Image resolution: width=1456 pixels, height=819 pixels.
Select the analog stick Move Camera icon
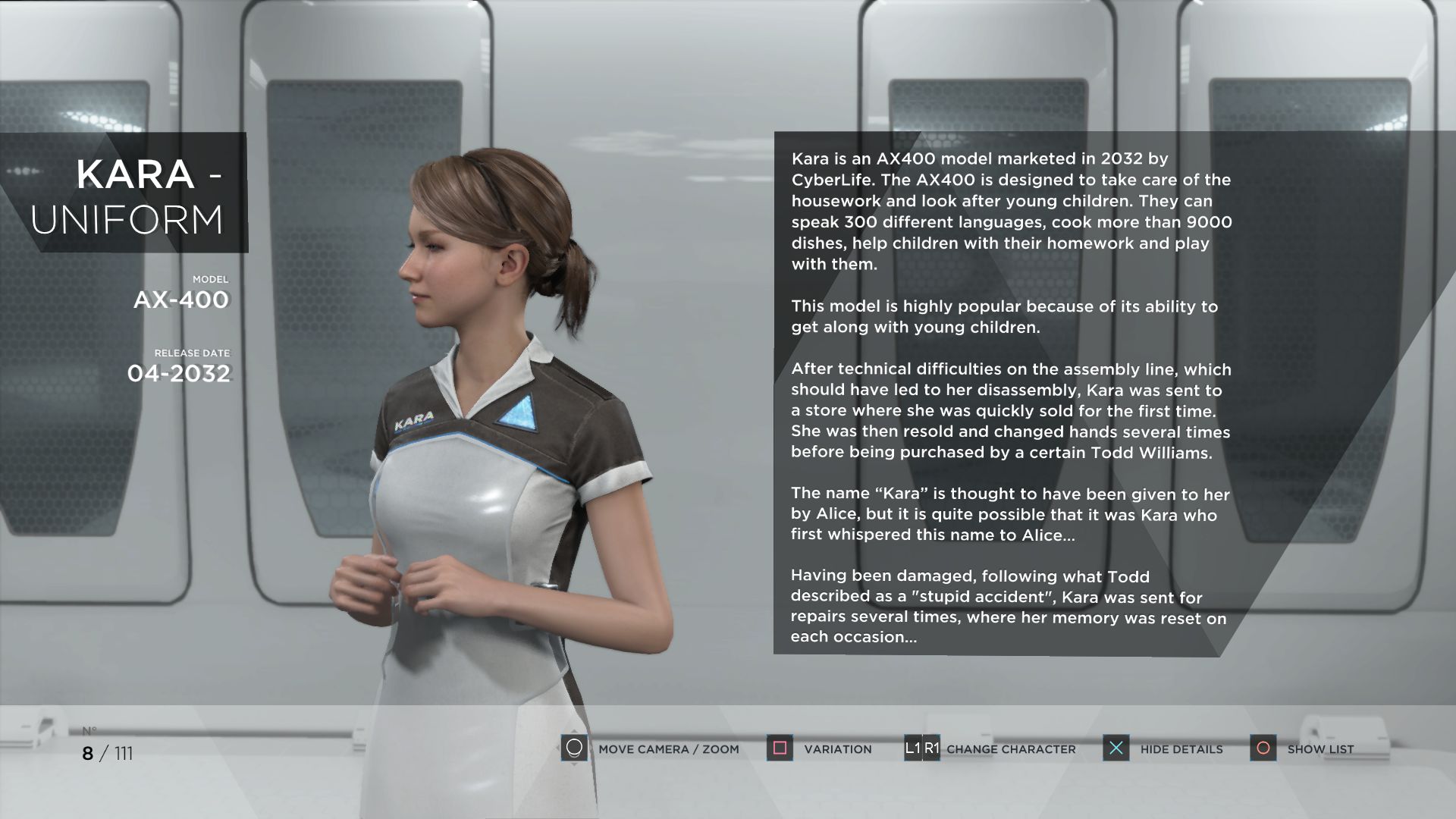click(574, 748)
